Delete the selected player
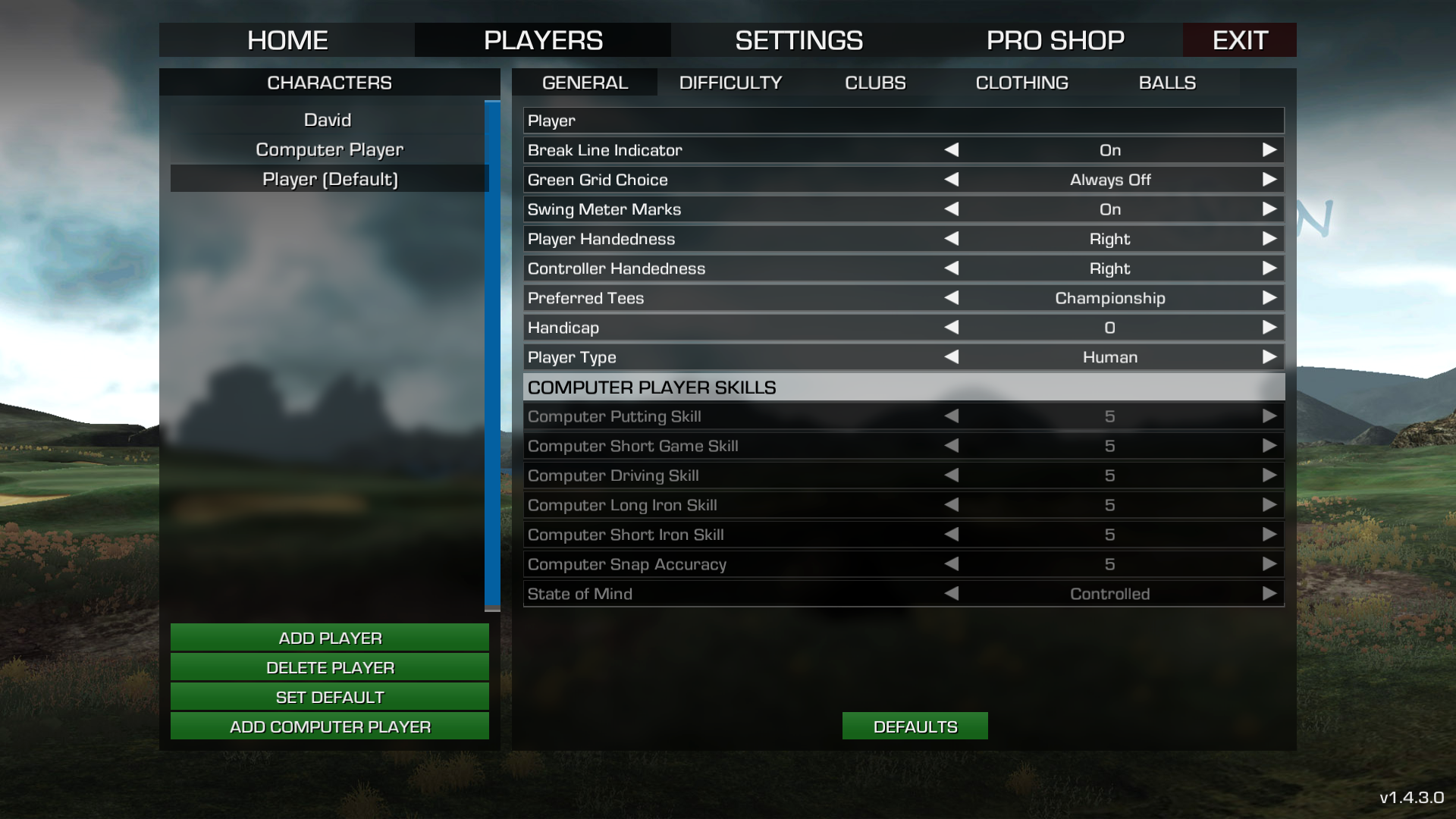 coord(330,667)
